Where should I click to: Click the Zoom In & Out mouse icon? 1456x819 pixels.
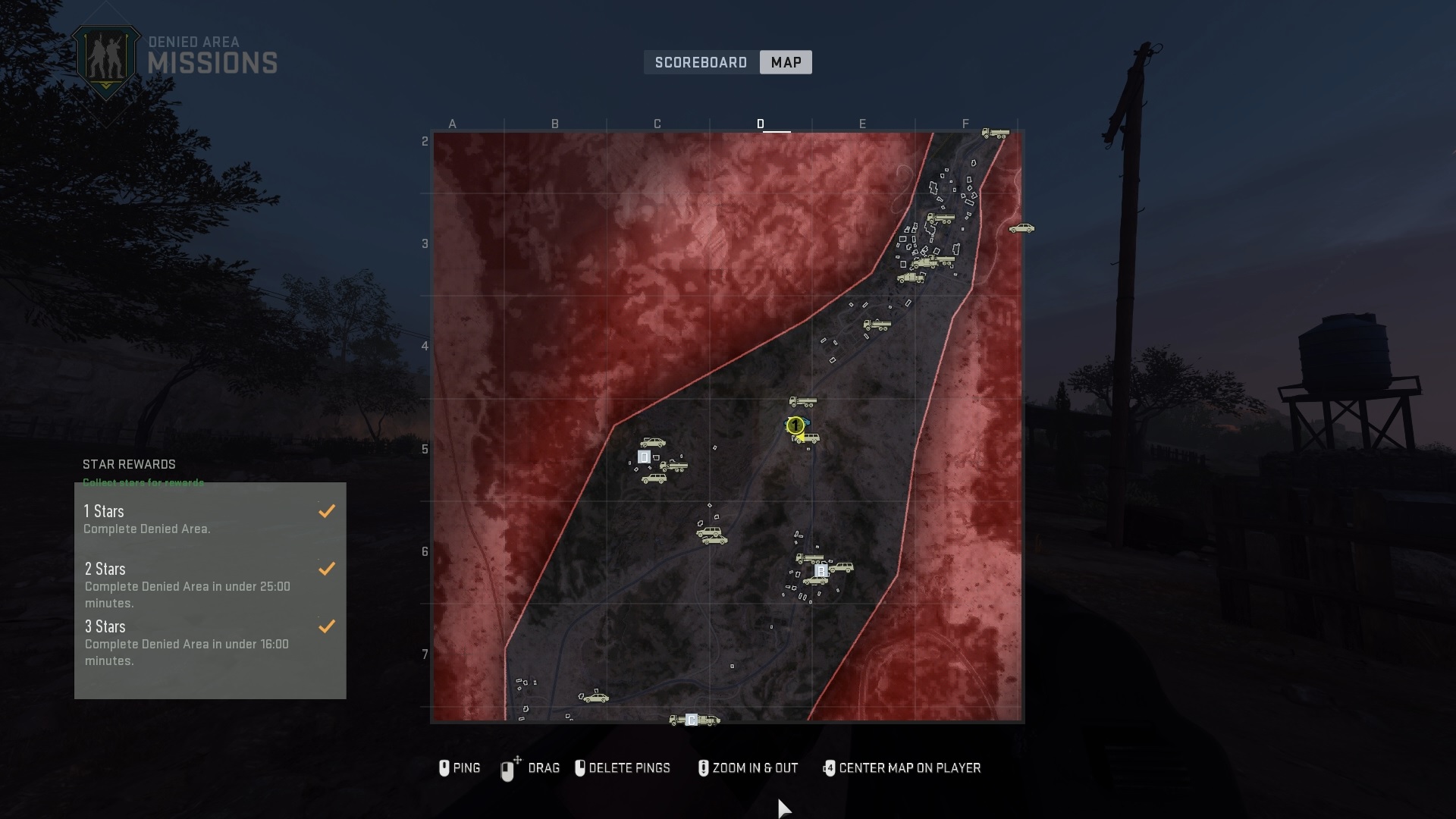click(x=704, y=768)
